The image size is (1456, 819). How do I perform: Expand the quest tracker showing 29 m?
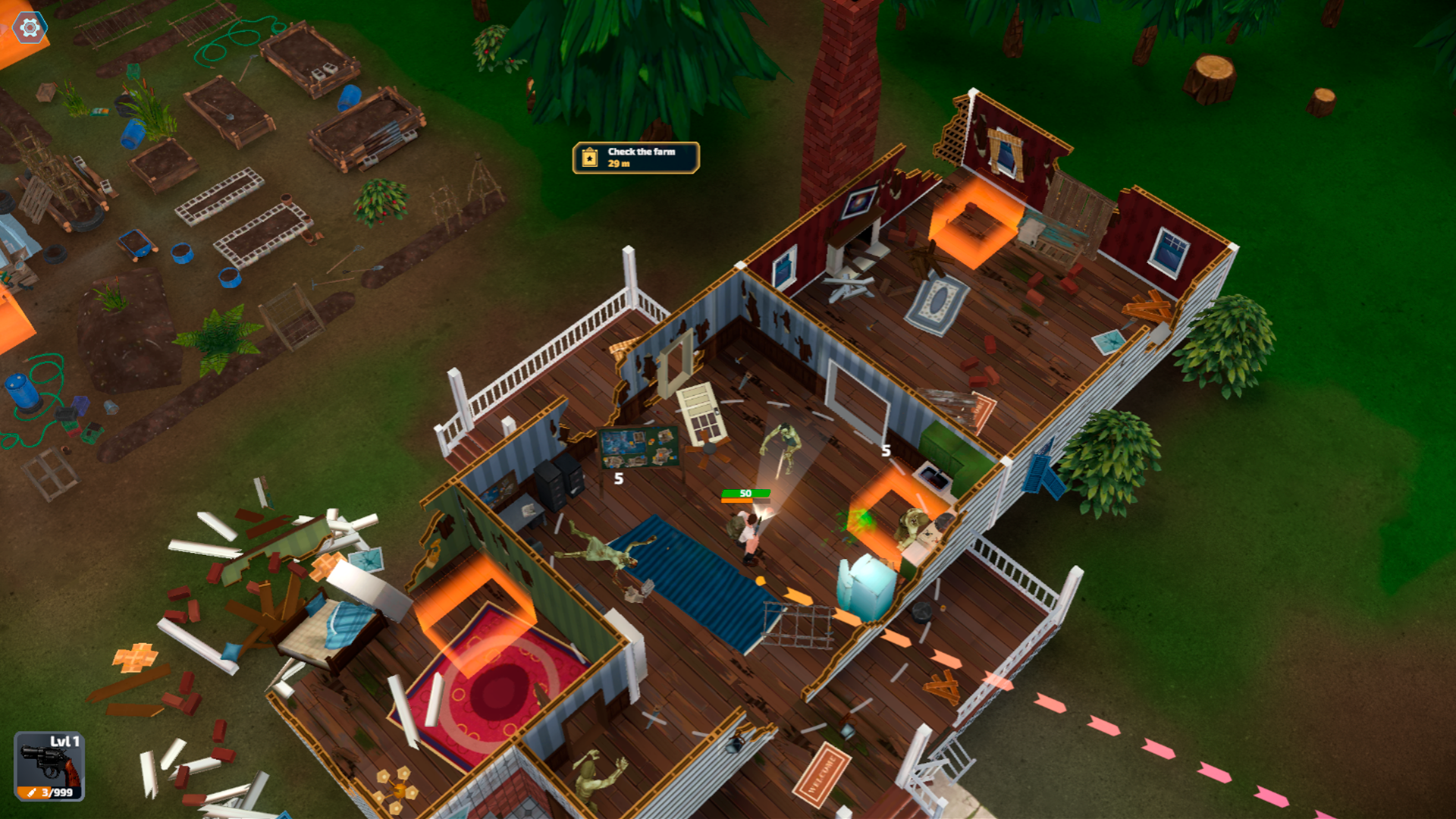tap(635, 157)
